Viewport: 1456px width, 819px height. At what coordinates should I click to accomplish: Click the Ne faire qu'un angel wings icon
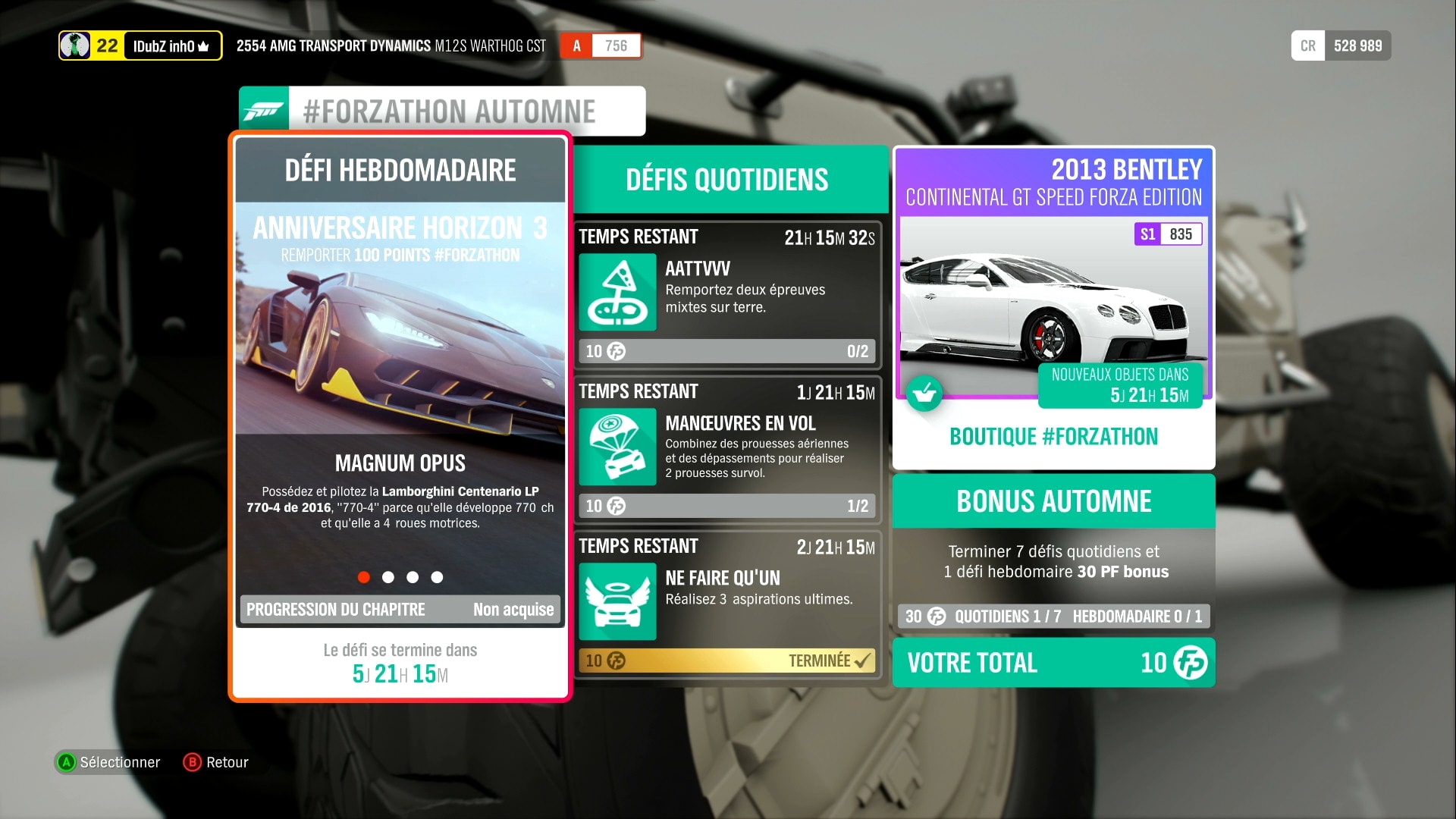(x=617, y=601)
